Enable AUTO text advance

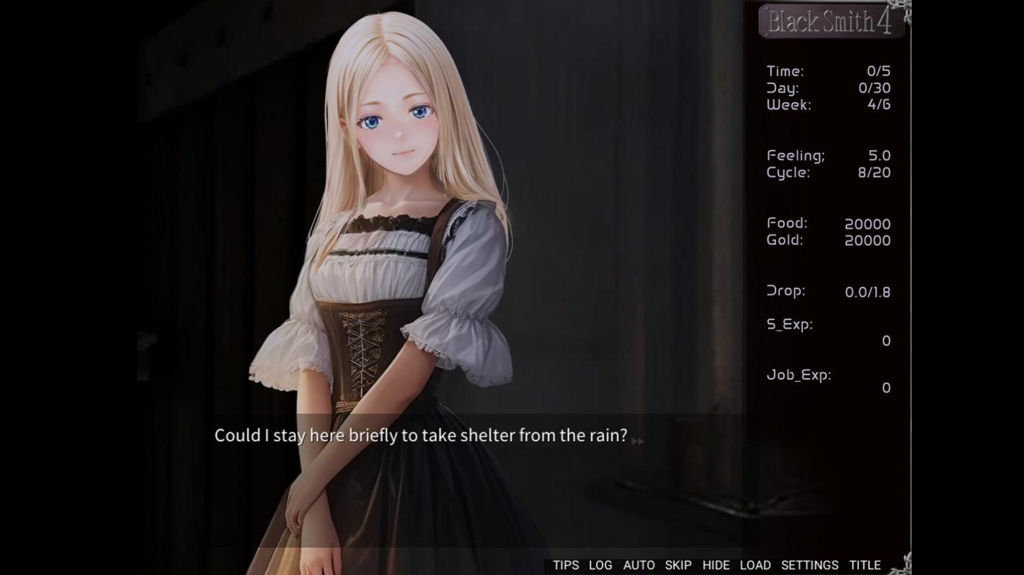(639, 565)
